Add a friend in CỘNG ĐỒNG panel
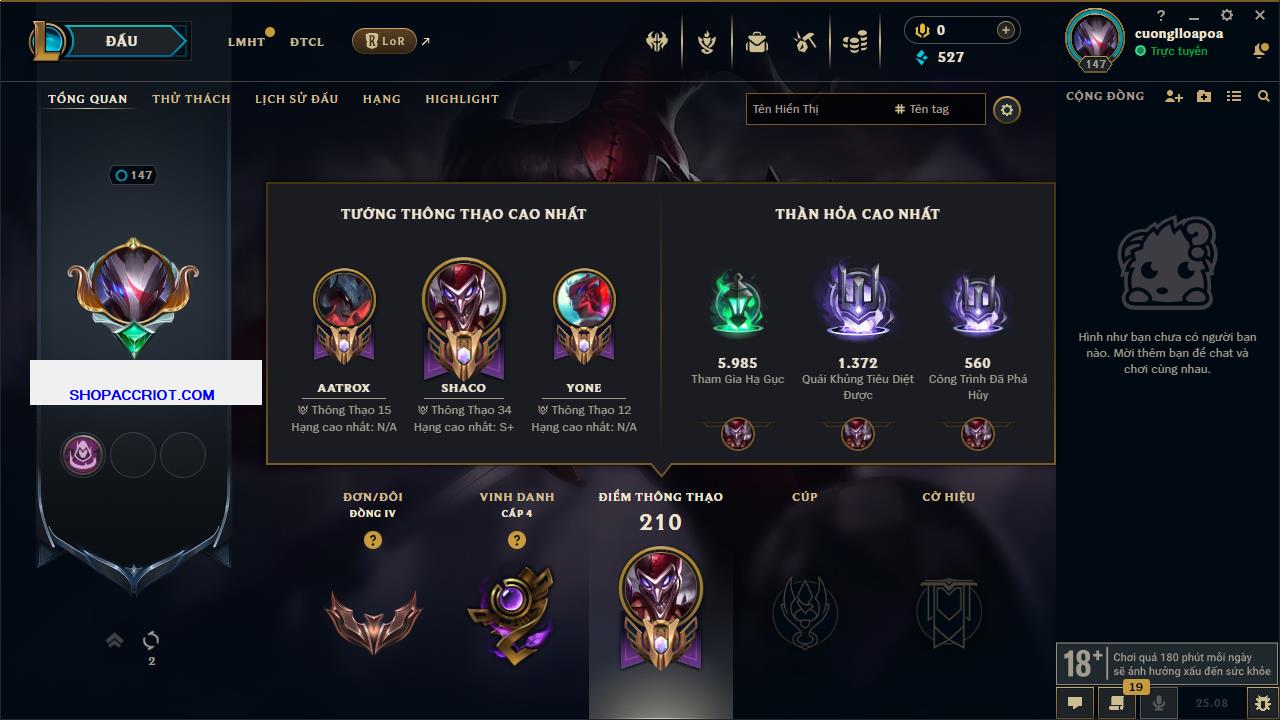Viewport: 1280px width, 720px height. pyautogui.click(x=1174, y=96)
